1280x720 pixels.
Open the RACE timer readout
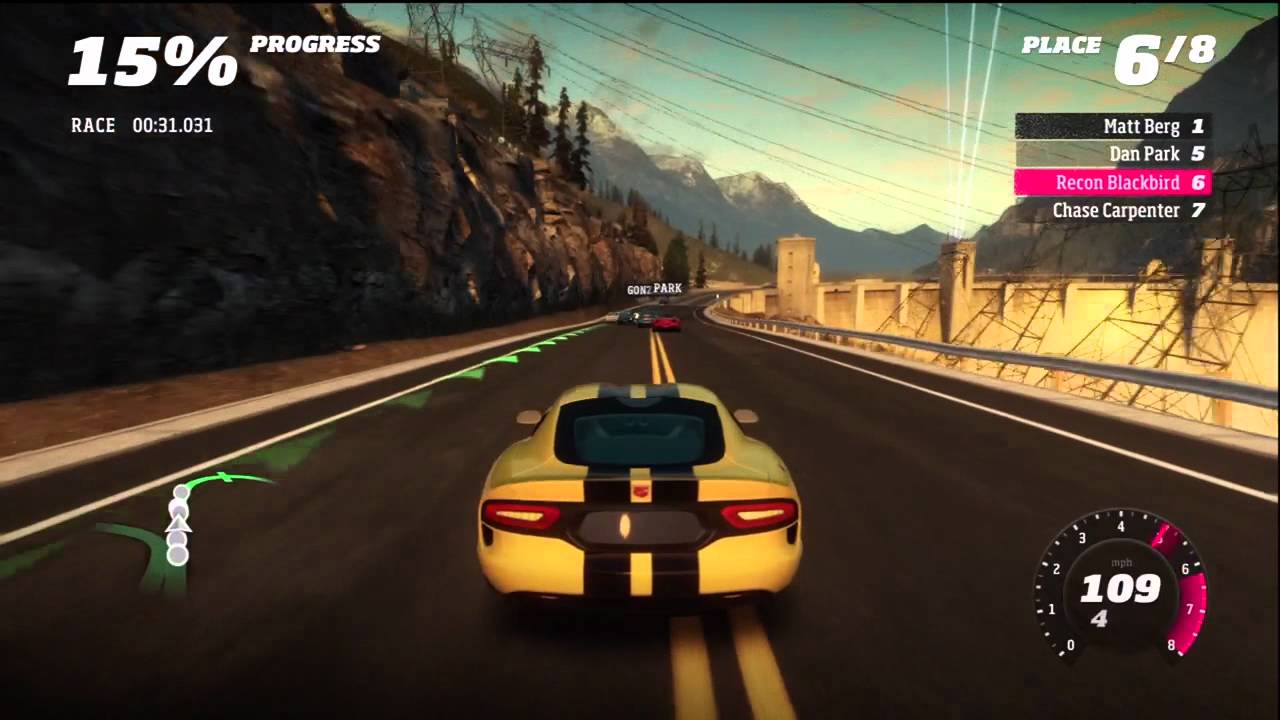click(x=140, y=125)
